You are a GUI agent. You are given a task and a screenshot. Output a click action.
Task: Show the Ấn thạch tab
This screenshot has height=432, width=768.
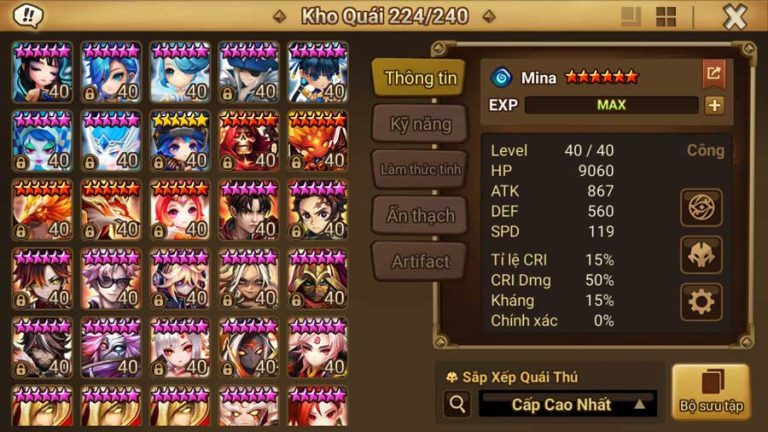pyautogui.click(x=420, y=215)
